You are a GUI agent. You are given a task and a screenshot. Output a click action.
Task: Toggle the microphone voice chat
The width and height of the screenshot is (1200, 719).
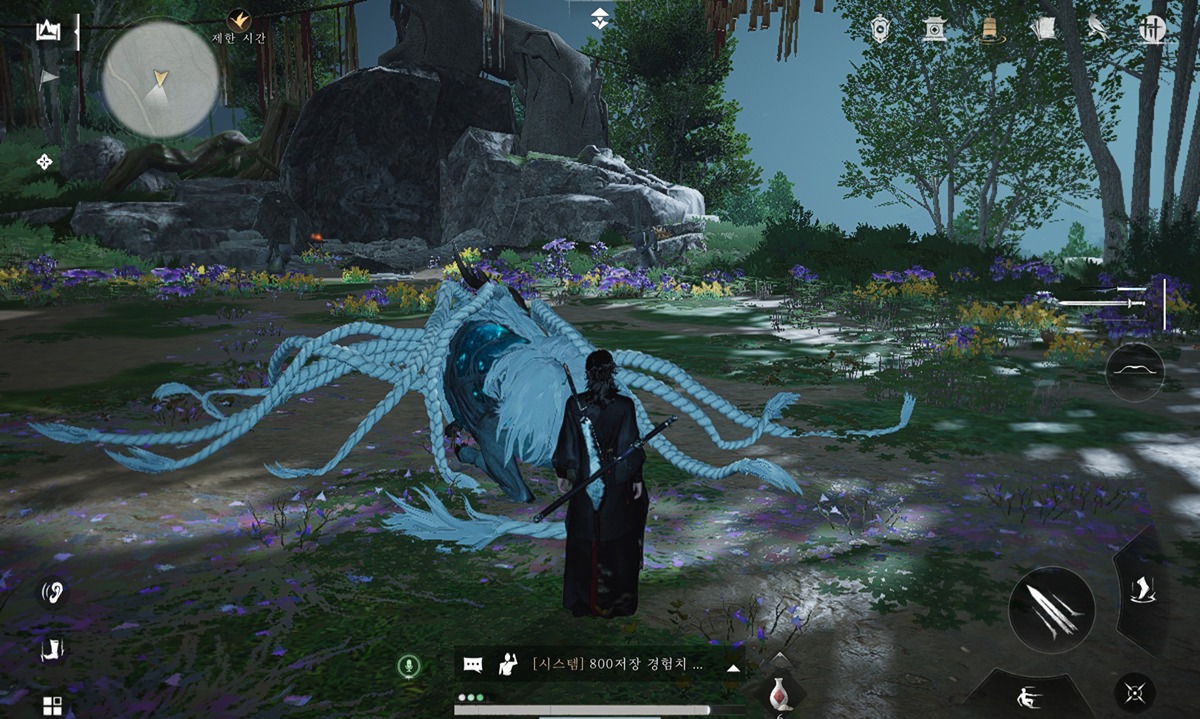408,666
